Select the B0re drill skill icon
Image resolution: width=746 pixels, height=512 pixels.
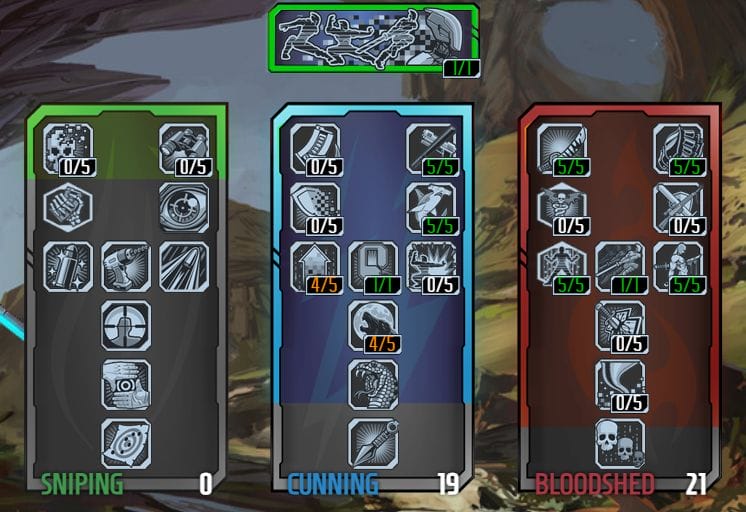point(126,266)
